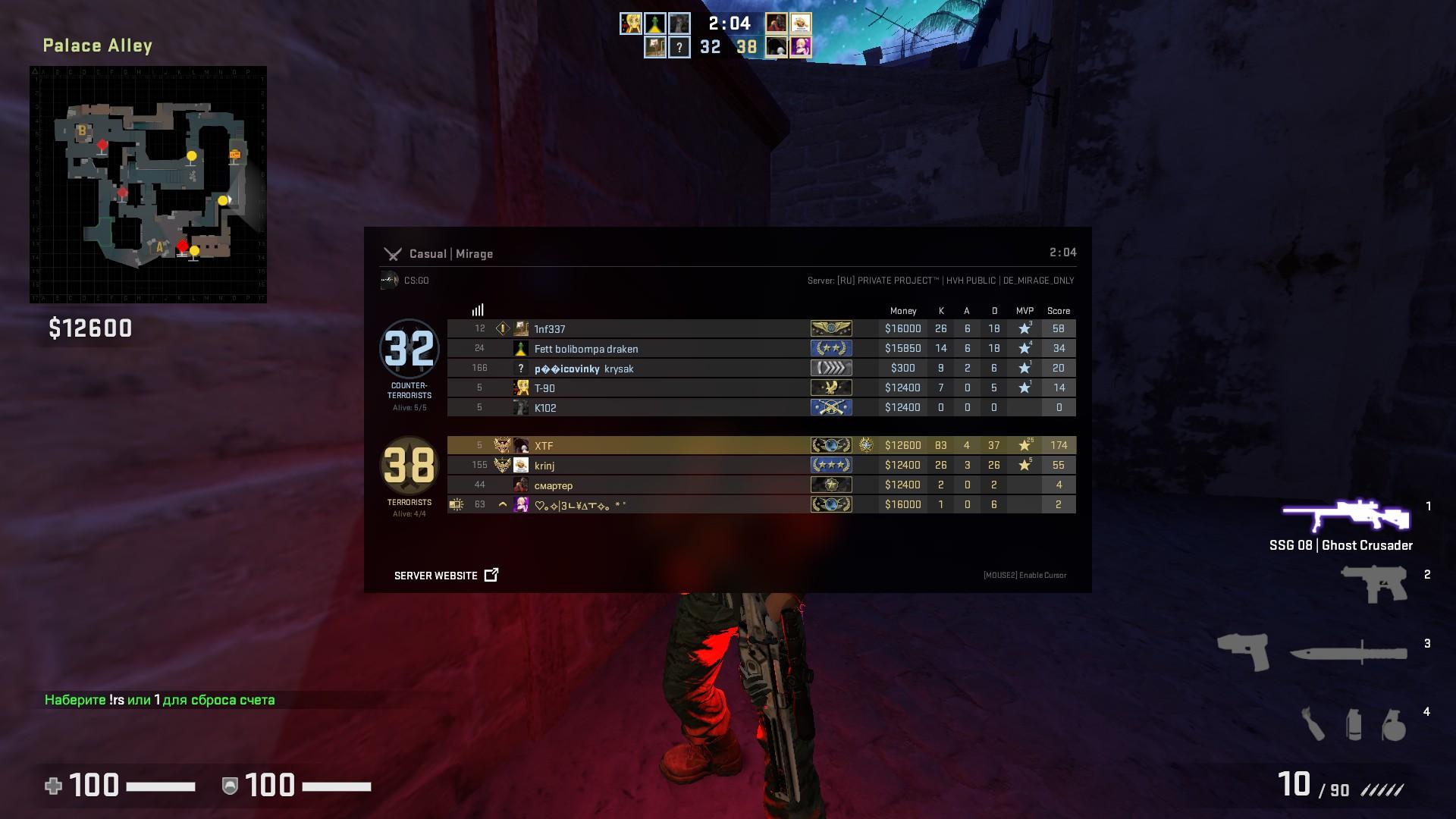Click the CS:GO logo in the scoreboard header

387,279
